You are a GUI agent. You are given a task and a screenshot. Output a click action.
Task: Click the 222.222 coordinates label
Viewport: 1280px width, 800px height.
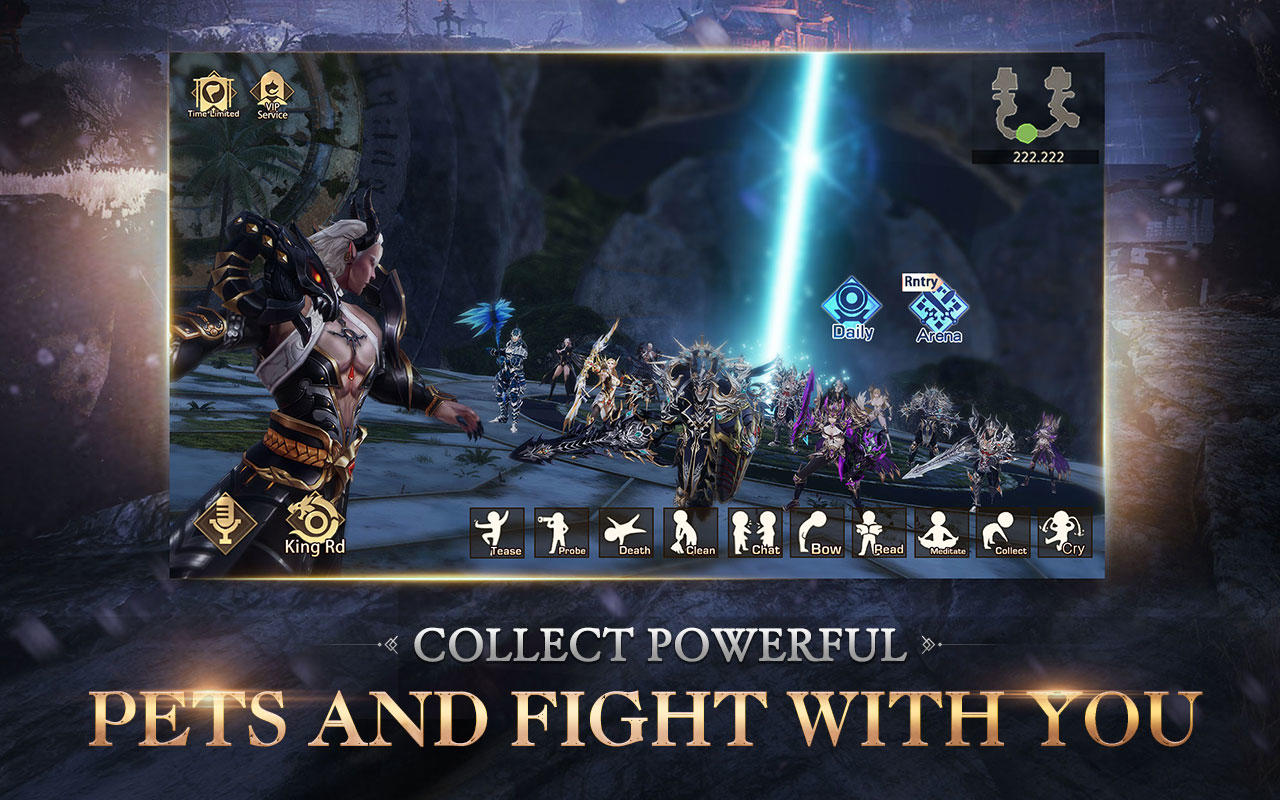1037,158
